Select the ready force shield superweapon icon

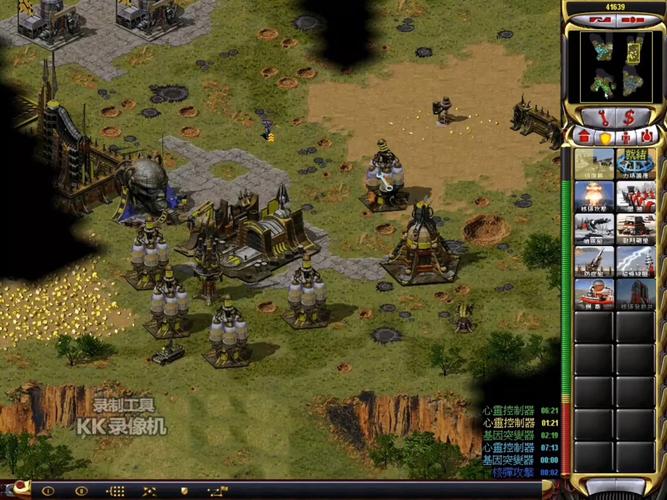coord(634,163)
